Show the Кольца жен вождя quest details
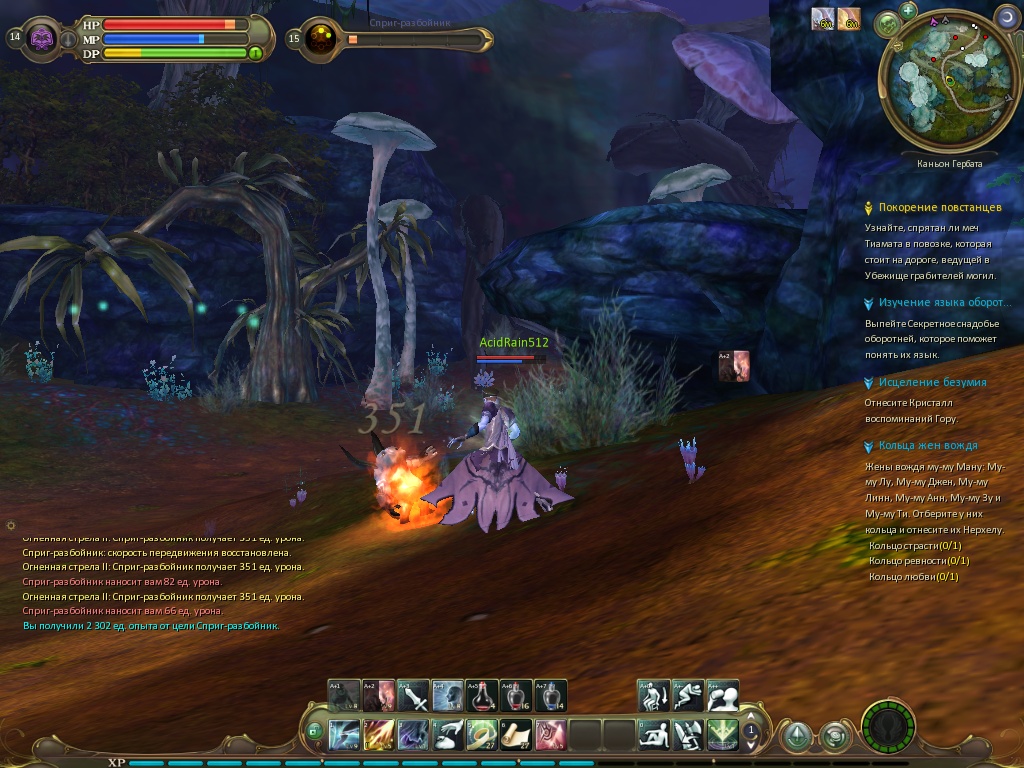The width and height of the screenshot is (1024, 768). click(x=927, y=446)
